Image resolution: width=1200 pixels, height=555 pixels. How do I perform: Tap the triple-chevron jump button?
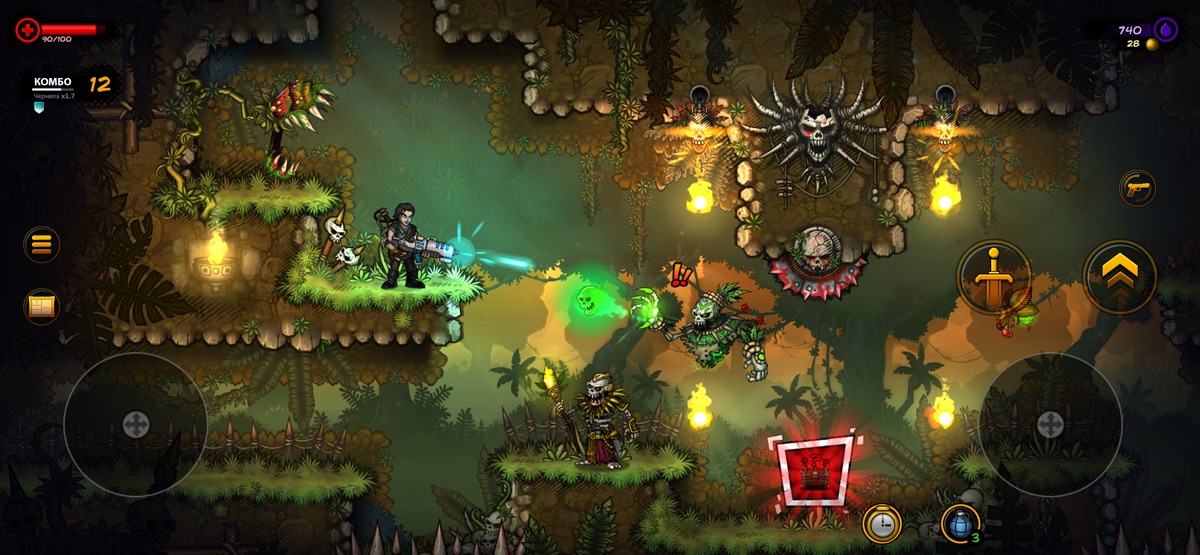[x=1120, y=276]
